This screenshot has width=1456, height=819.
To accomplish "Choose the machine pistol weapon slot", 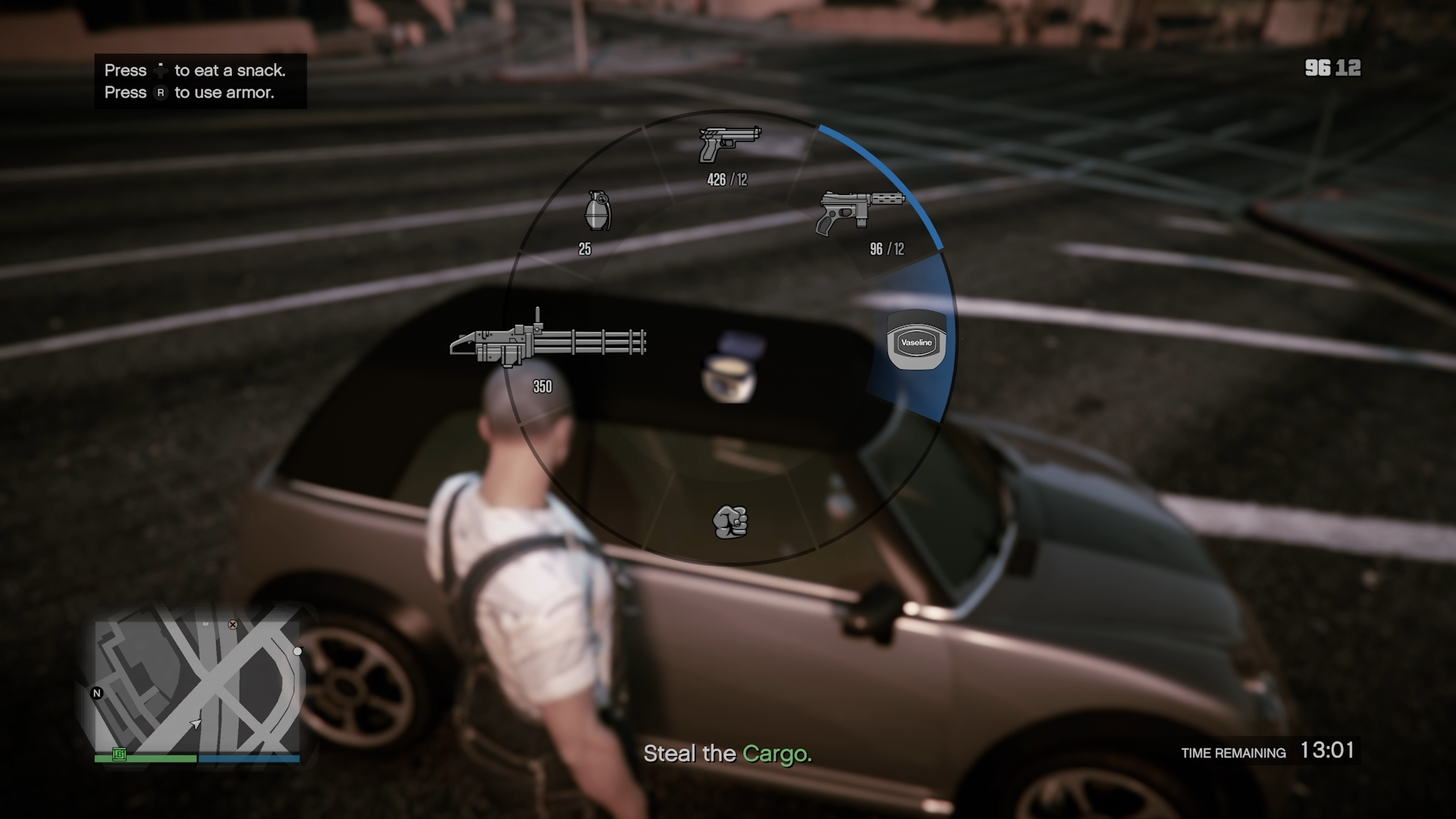I will click(861, 212).
